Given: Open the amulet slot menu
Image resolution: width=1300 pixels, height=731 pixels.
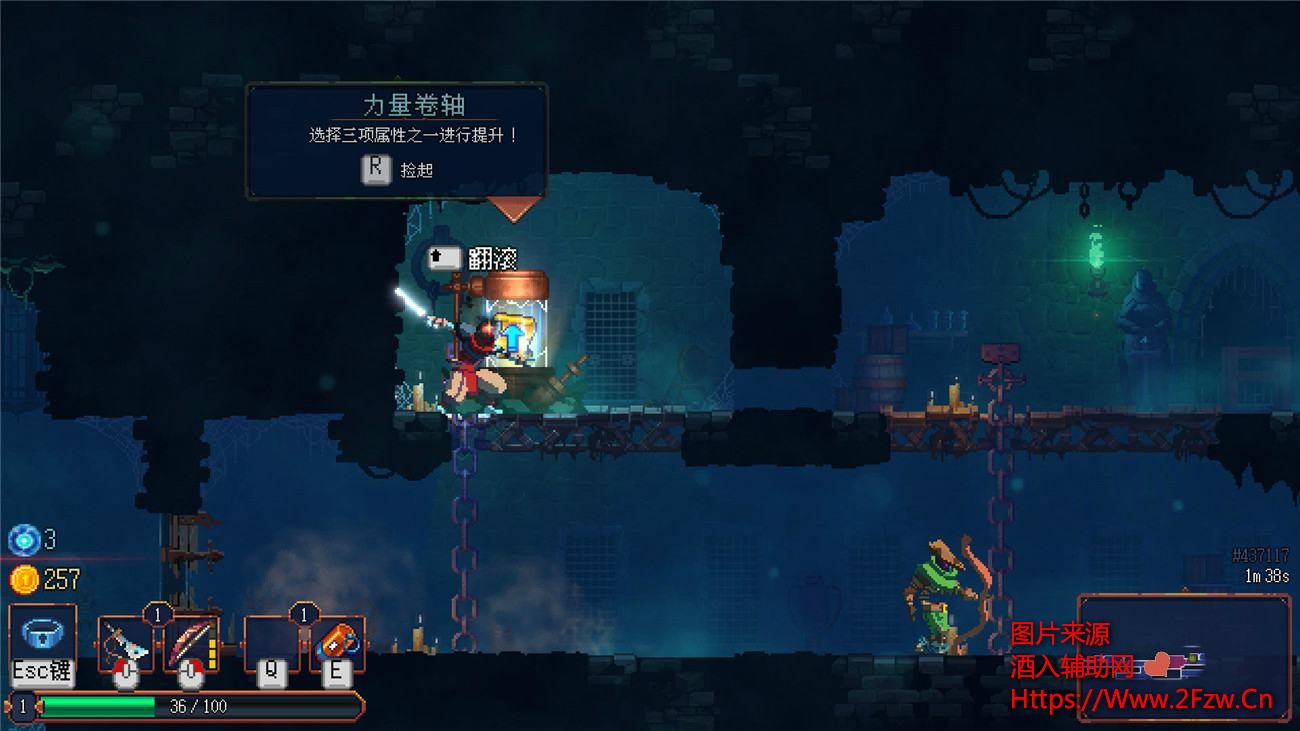Looking at the screenshot, I should (43, 638).
